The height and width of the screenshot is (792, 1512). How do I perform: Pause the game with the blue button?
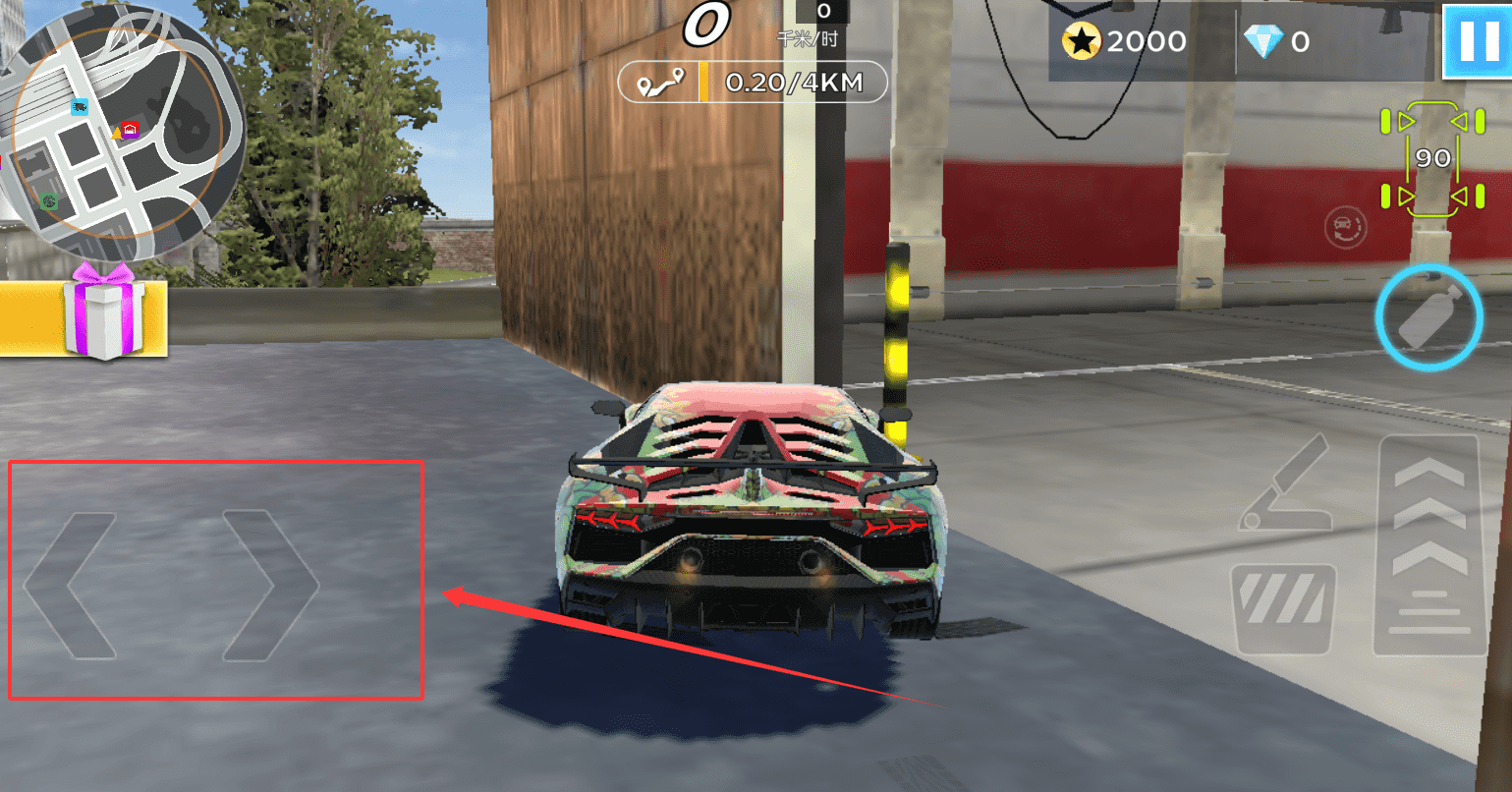tap(1478, 41)
